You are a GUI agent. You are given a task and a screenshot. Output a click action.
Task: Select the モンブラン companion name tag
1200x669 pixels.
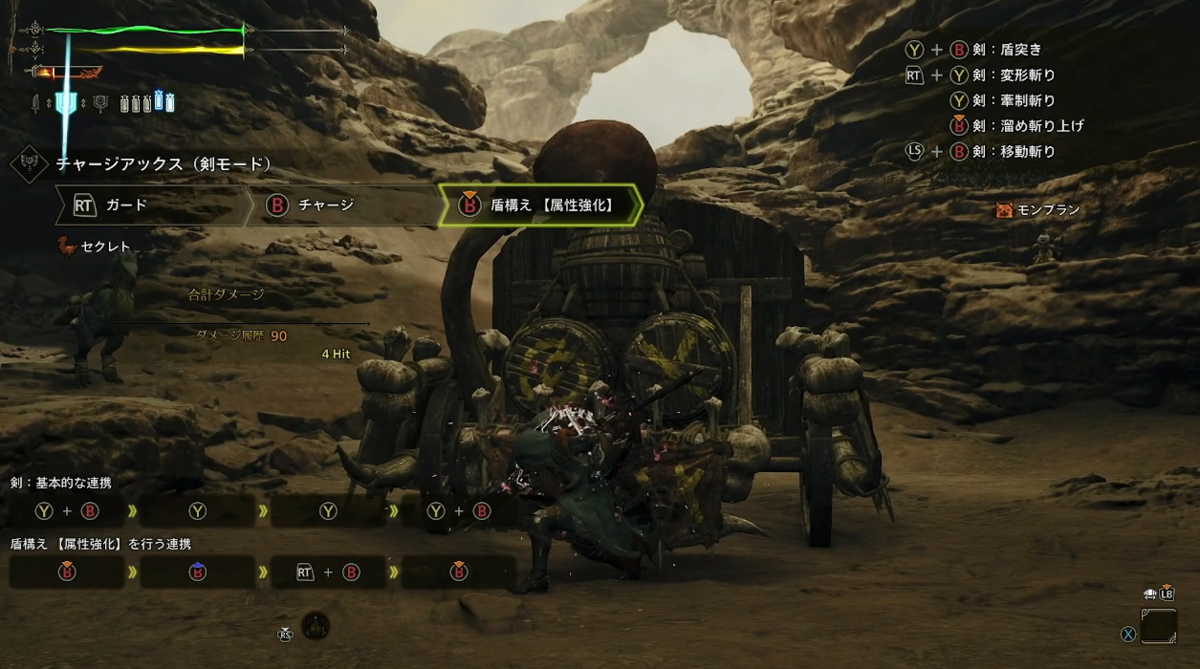tap(1039, 210)
